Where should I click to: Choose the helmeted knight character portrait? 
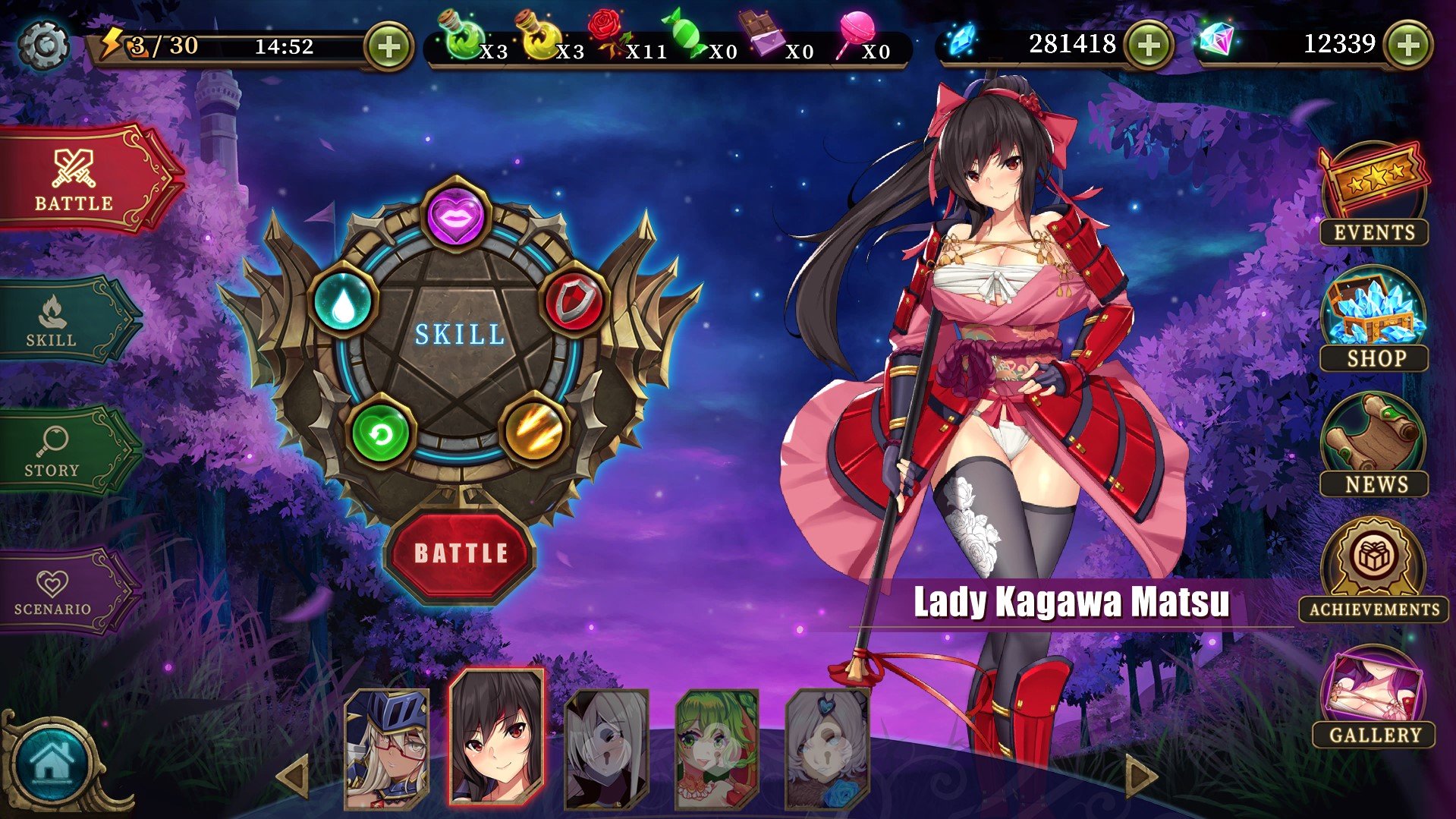(x=387, y=748)
